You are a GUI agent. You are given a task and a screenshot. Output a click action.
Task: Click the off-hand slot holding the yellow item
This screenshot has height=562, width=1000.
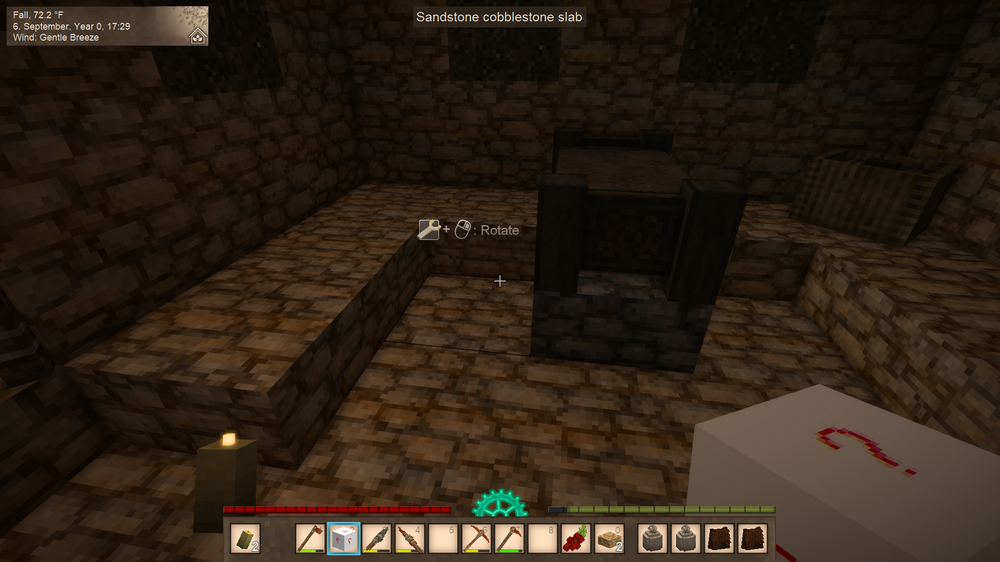tap(246, 539)
